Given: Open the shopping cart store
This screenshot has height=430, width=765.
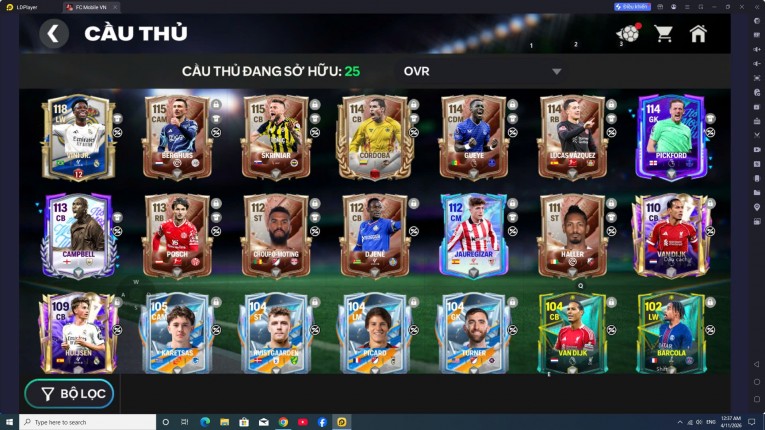Looking at the screenshot, I should tap(663, 34).
